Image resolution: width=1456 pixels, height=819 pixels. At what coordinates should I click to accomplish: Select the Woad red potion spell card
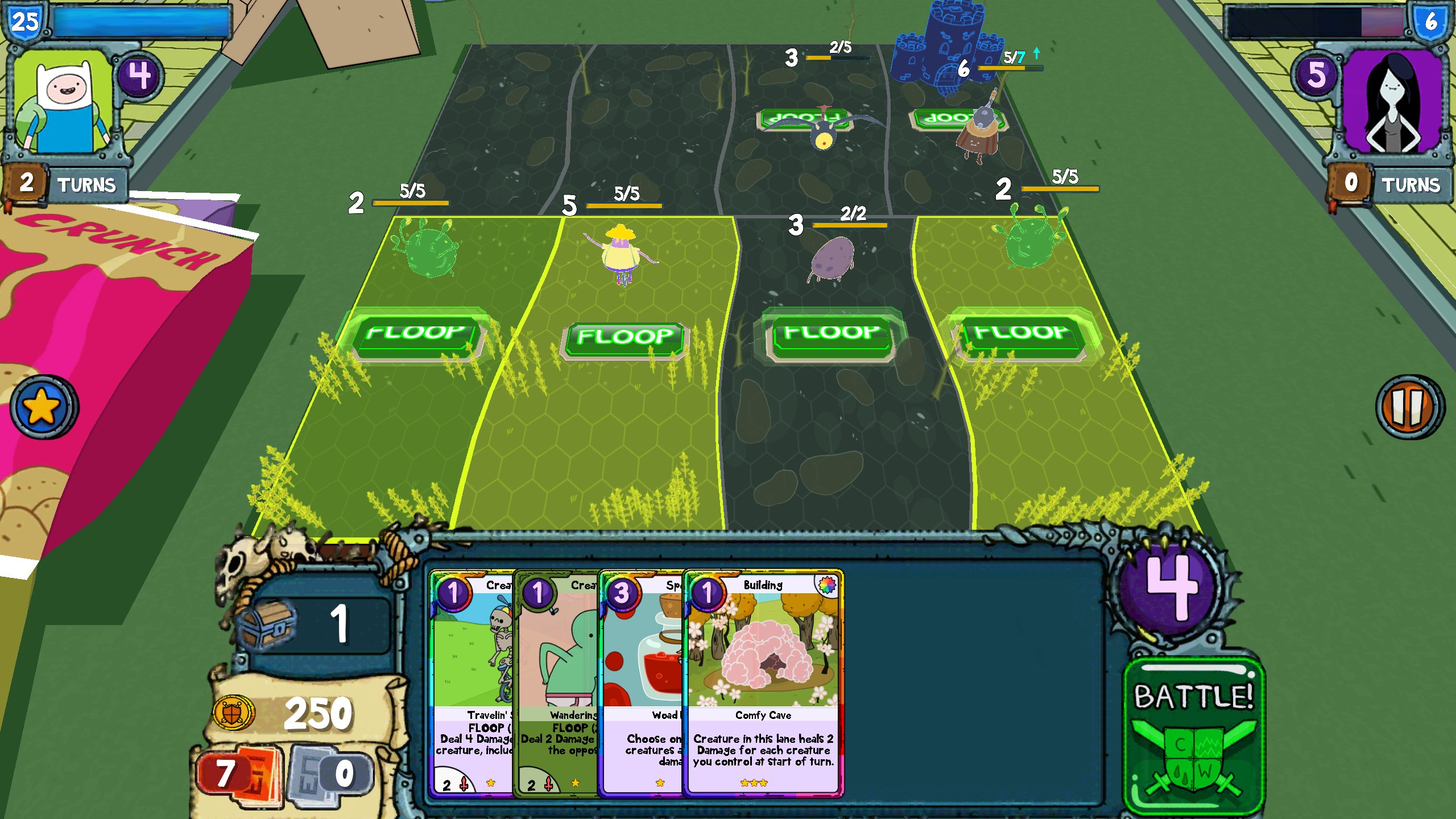tap(642, 682)
